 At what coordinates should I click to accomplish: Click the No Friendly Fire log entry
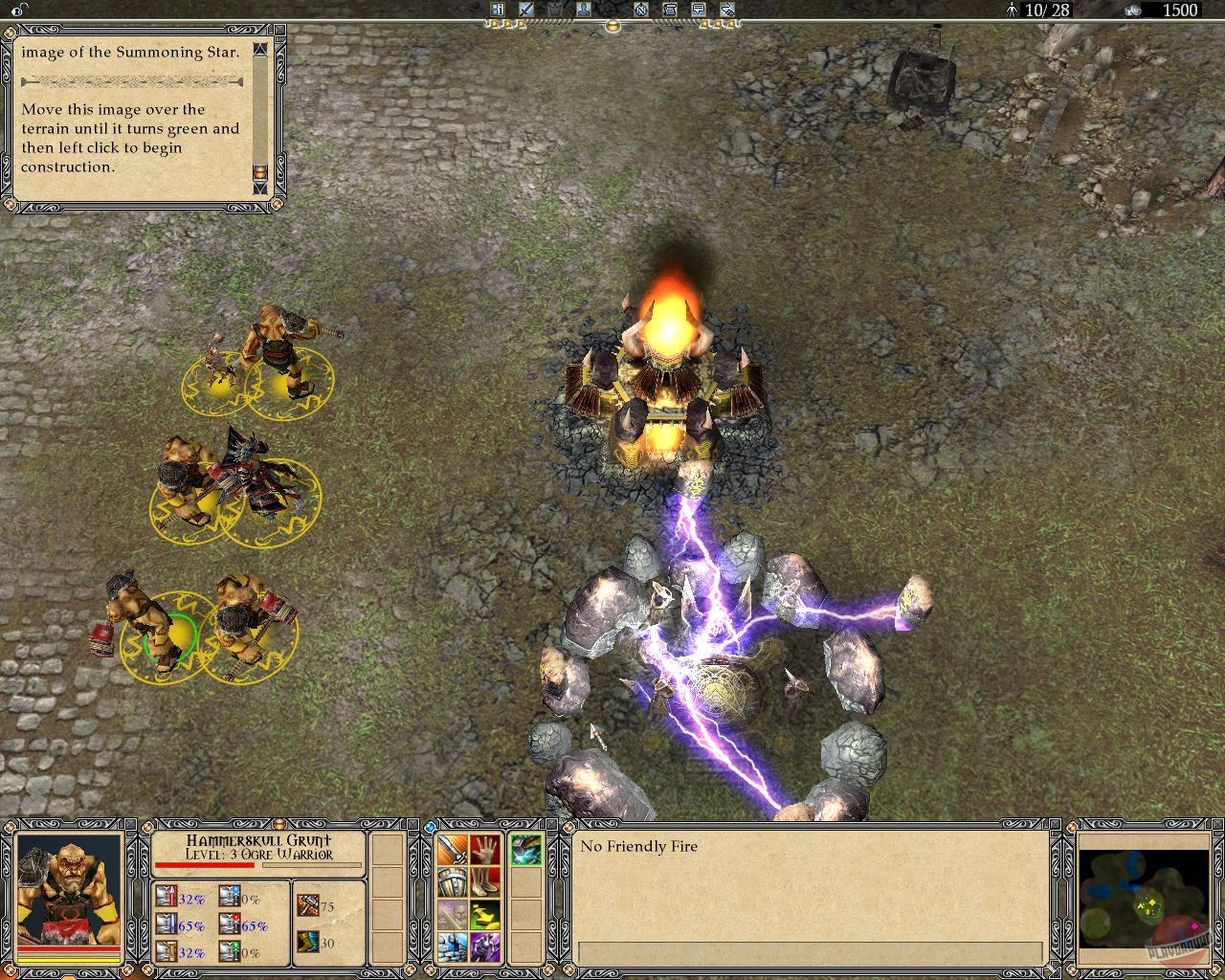click(639, 847)
